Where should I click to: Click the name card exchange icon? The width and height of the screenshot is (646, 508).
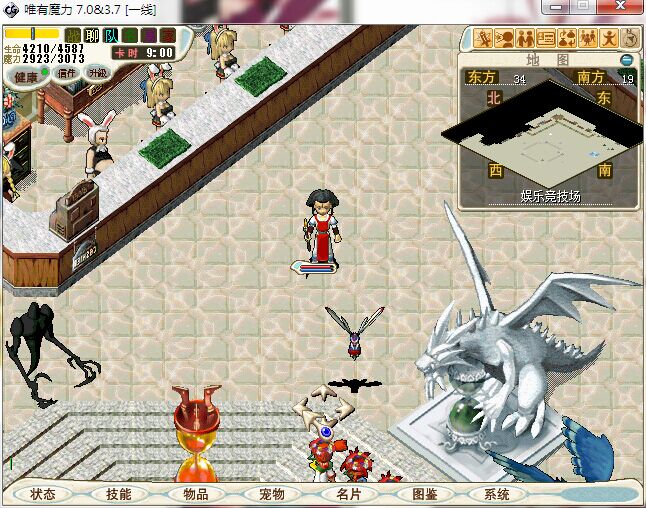(x=546, y=39)
